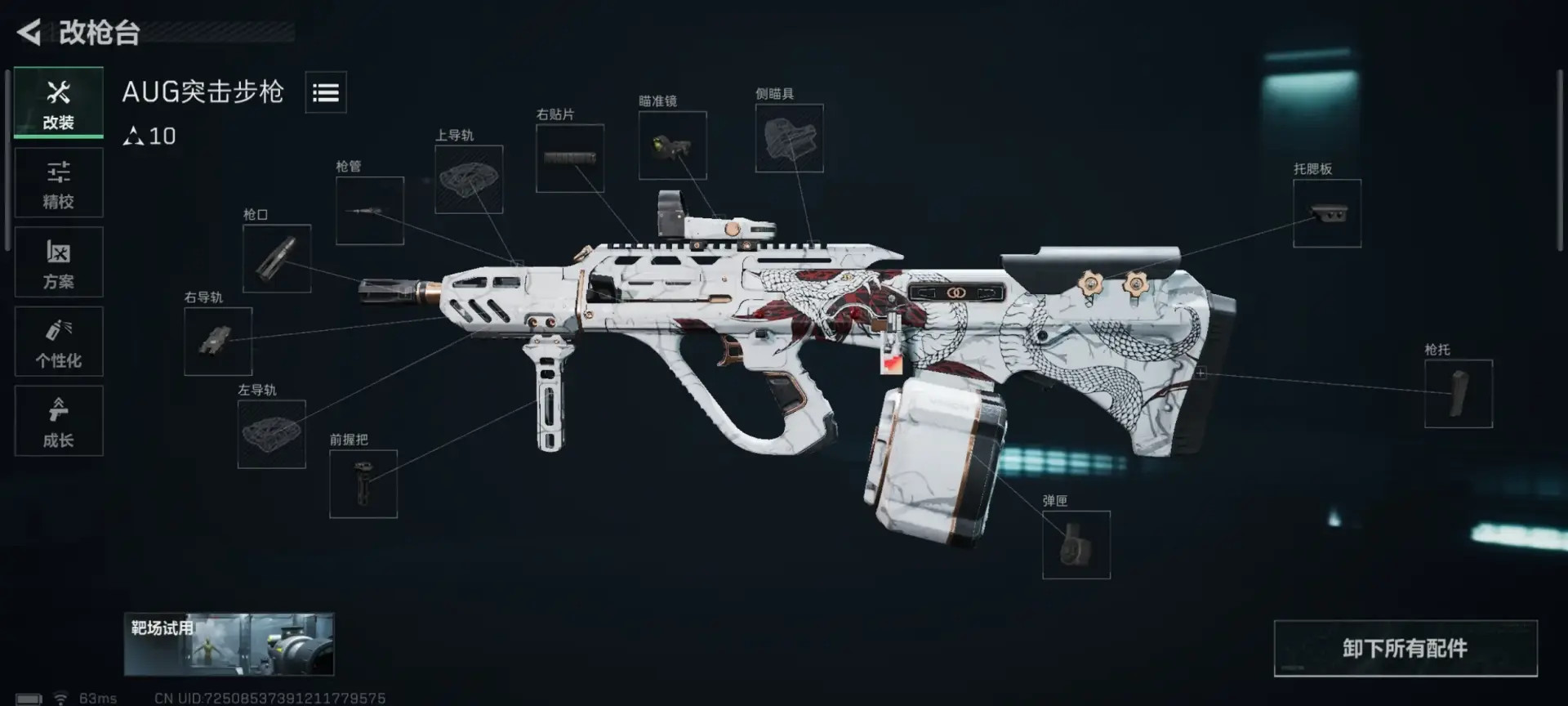Choose the 枪管 barrel slot

pos(370,211)
